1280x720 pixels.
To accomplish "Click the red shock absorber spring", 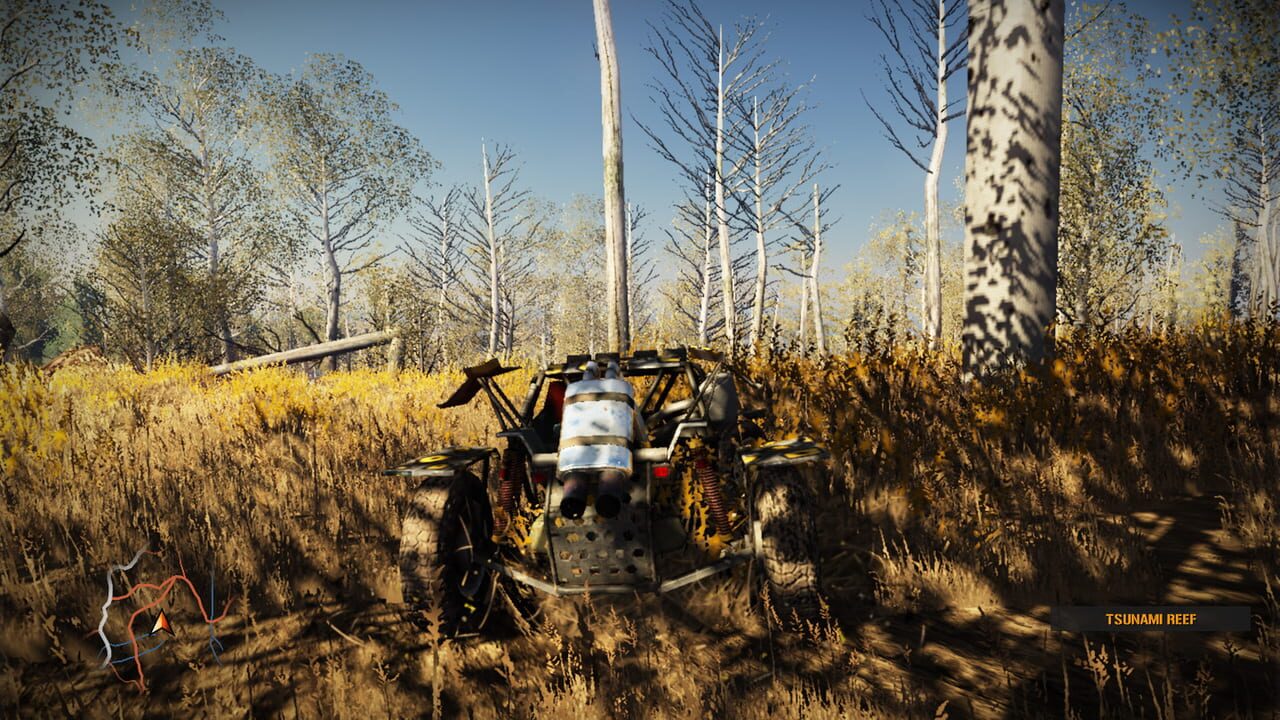I will [x=508, y=483].
